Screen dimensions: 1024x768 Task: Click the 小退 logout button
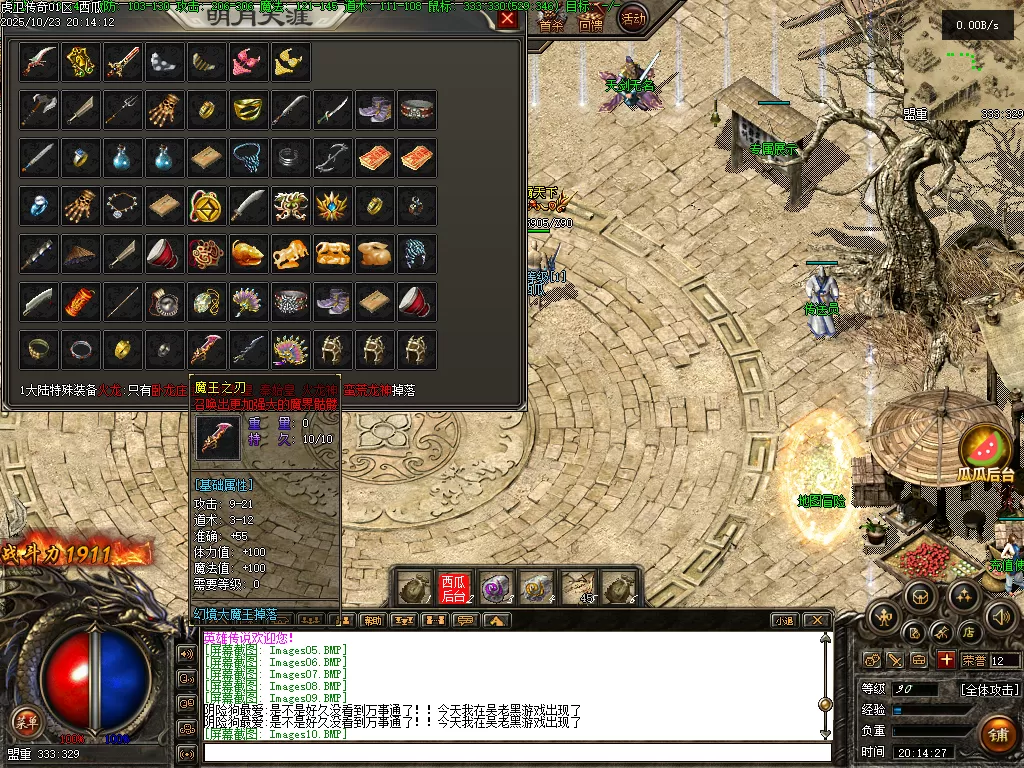click(x=782, y=621)
